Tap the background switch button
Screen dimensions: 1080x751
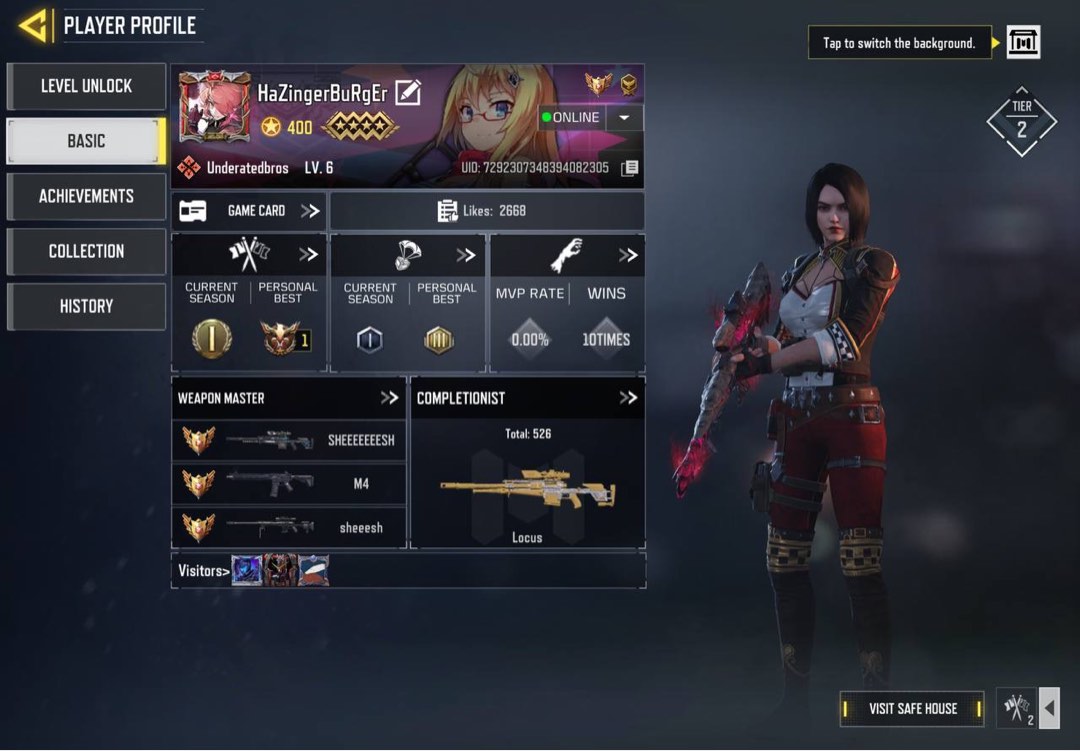[1023, 42]
